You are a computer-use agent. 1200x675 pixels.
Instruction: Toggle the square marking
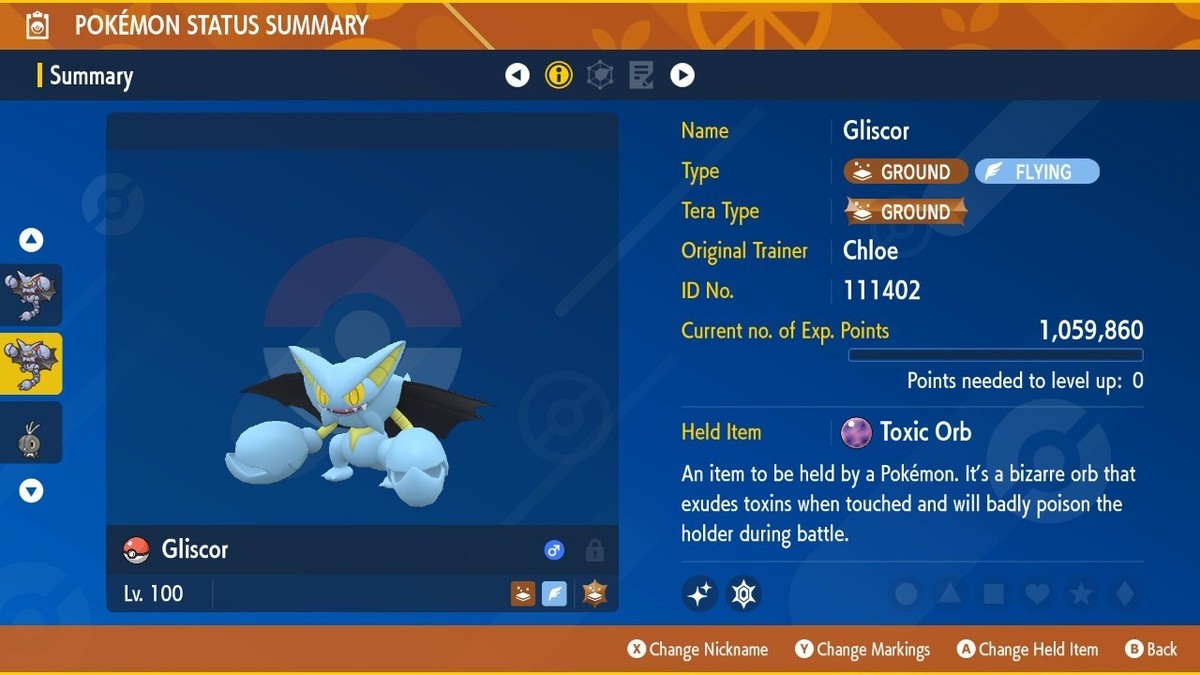pyautogui.click(x=993, y=594)
